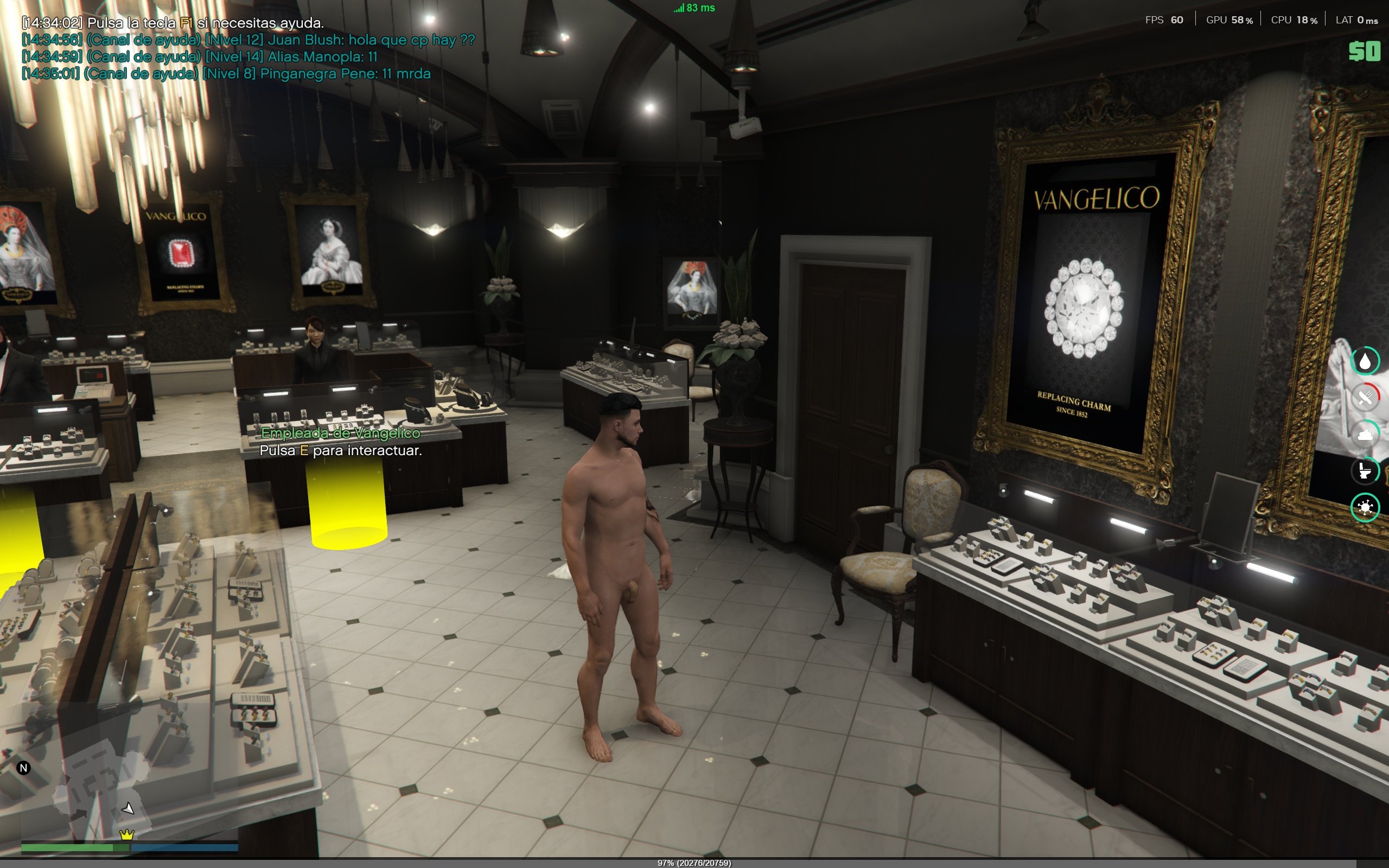Click the north compass marker
1389x868 pixels.
[23, 768]
